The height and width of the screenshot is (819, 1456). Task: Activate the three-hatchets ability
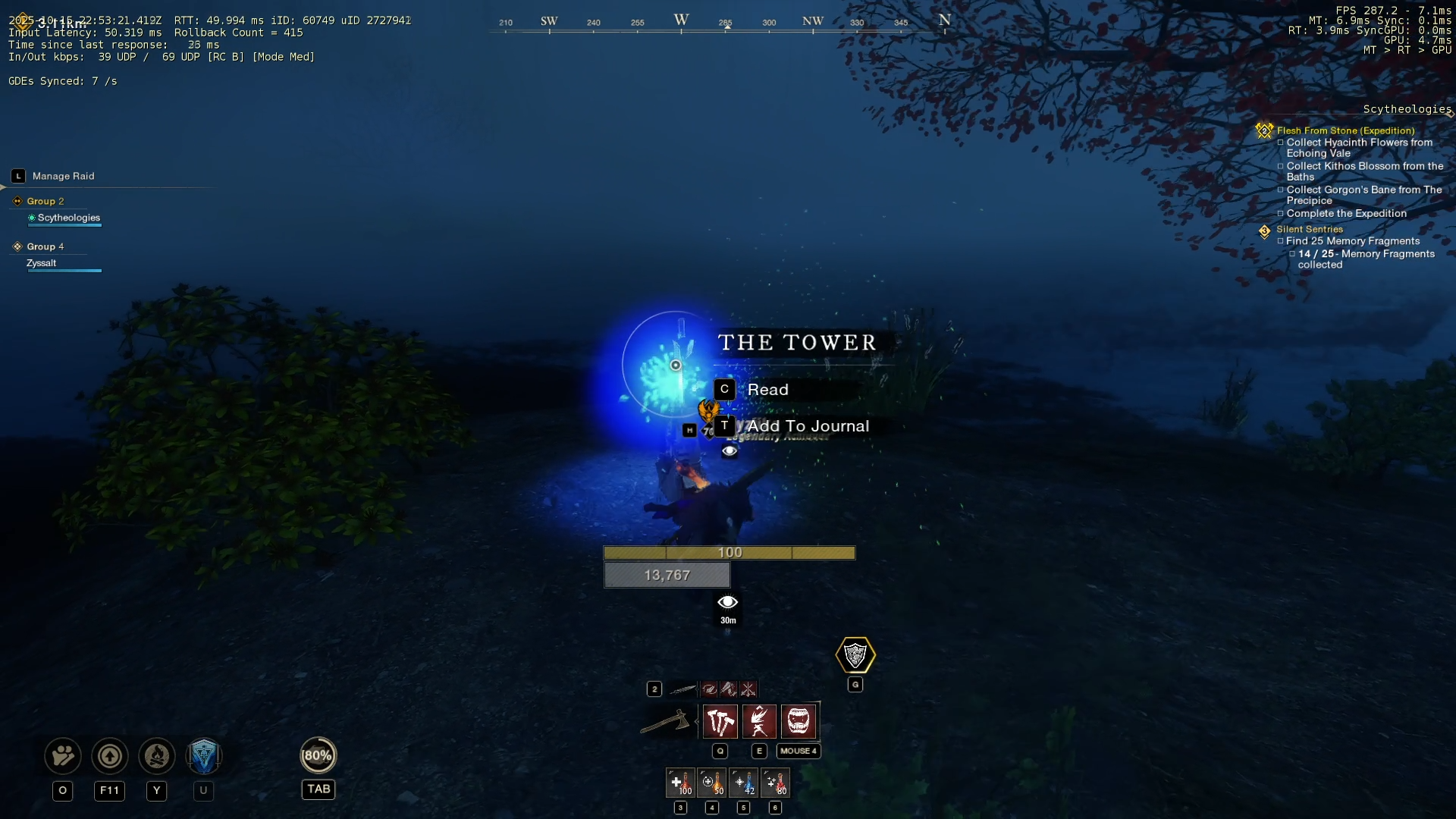pyautogui.click(x=720, y=721)
